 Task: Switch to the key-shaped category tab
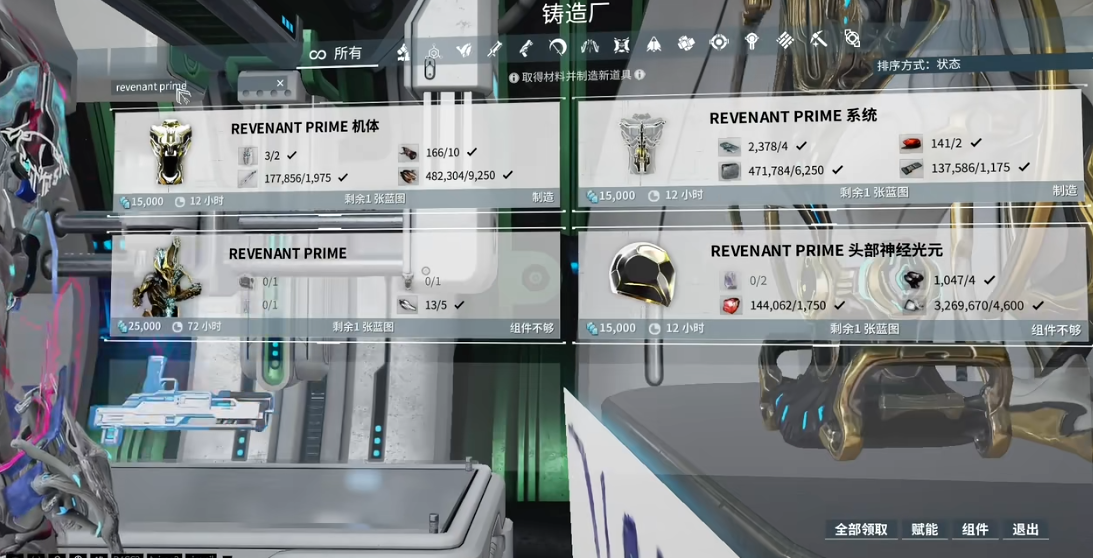click(x=752, y=41)
